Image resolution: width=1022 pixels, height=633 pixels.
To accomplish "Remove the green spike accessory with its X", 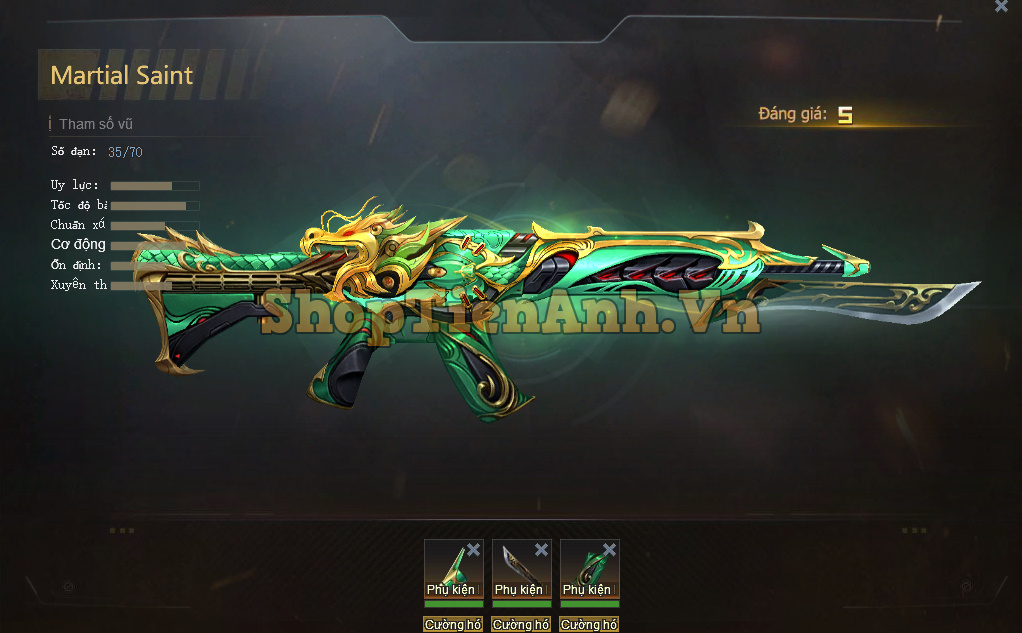I will 474,550.
